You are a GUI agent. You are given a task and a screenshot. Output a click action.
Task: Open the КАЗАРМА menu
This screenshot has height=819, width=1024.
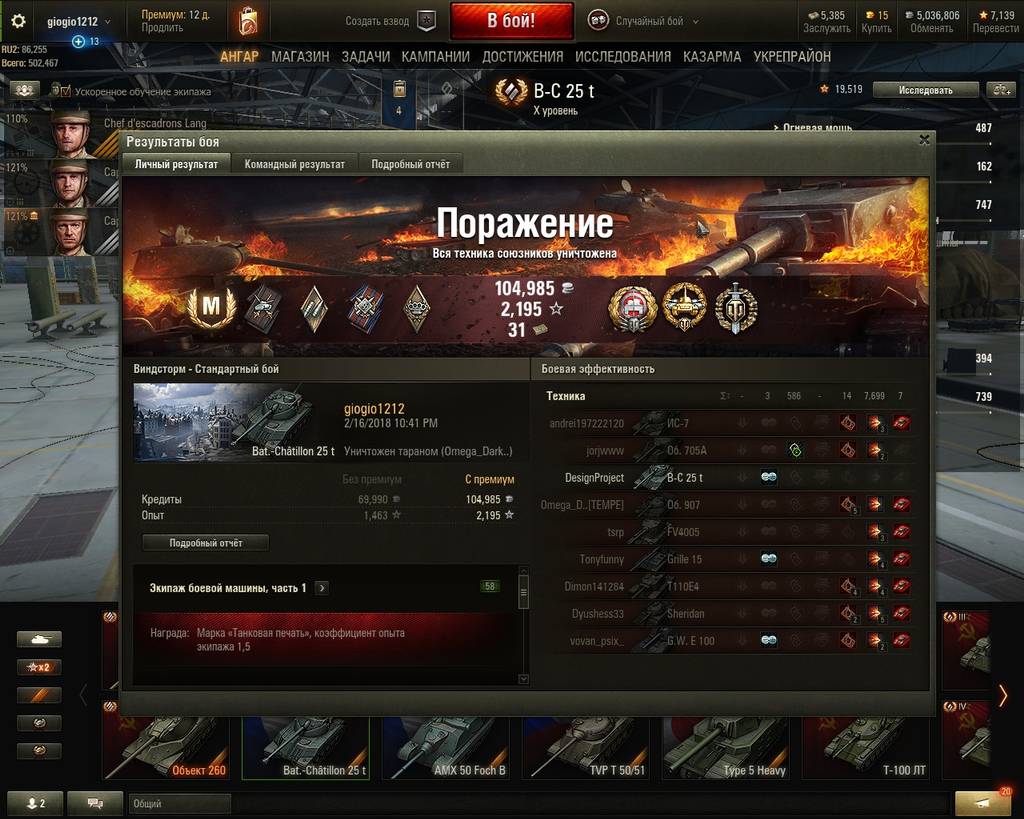coord(712,57)
